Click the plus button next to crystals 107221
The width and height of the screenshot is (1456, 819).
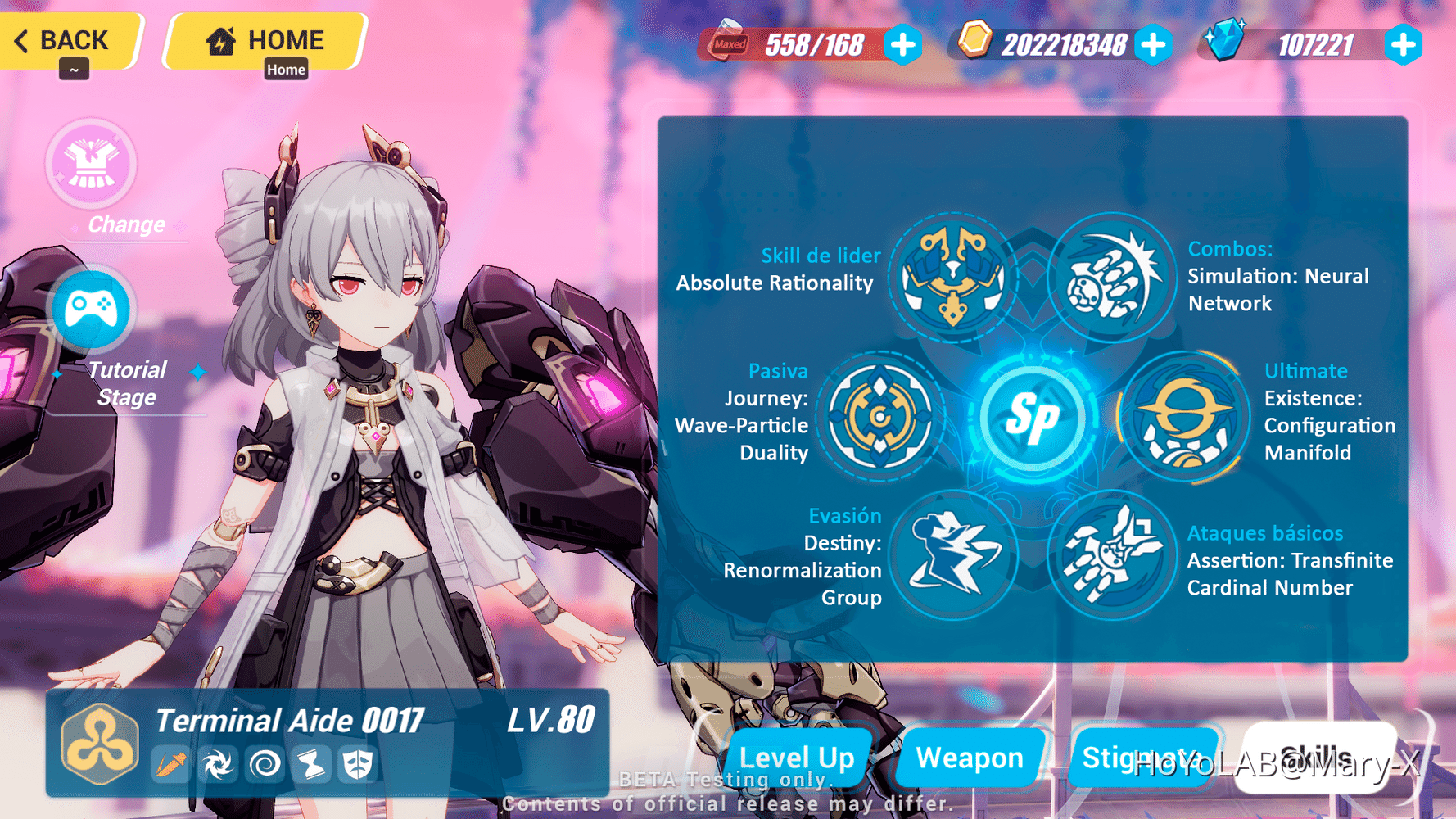tap(1403, 47)
